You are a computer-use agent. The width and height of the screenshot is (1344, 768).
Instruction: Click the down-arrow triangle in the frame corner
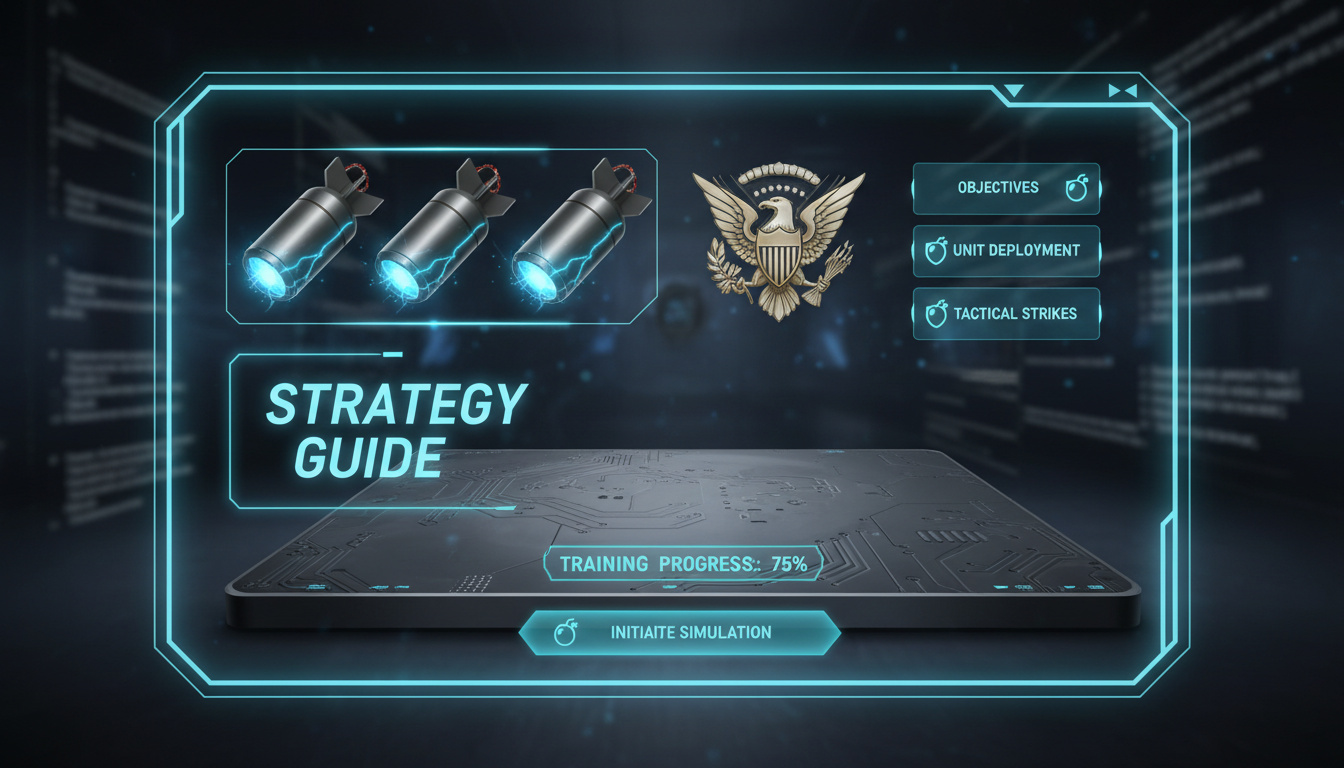point(1014,91)
